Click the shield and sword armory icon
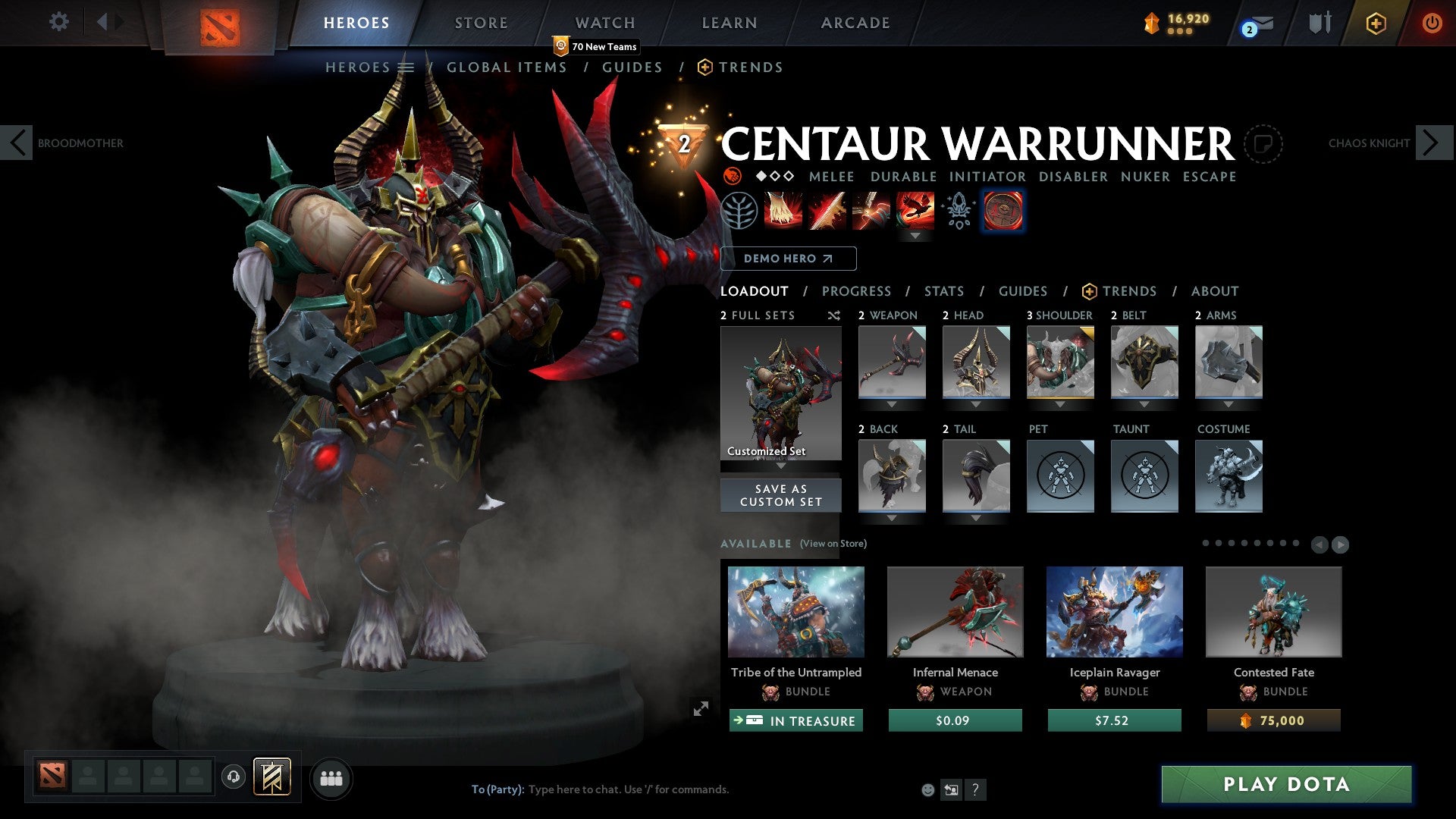The image size is (1456, 819). [1319, 23]
